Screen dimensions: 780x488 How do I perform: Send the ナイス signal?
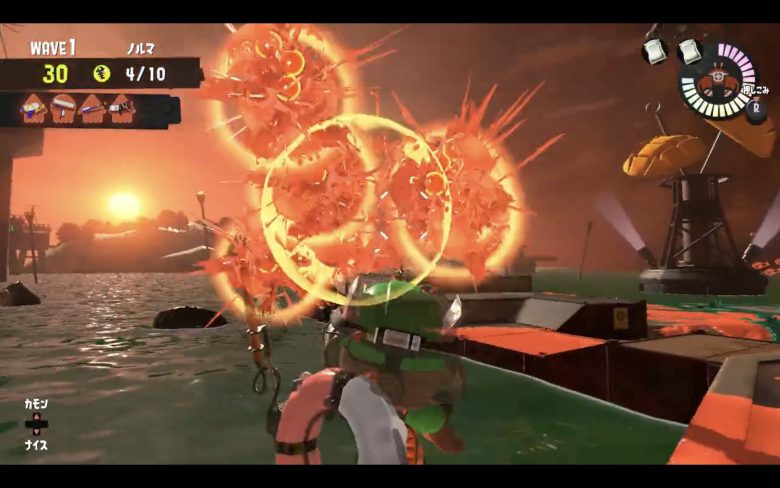point(36,444)
